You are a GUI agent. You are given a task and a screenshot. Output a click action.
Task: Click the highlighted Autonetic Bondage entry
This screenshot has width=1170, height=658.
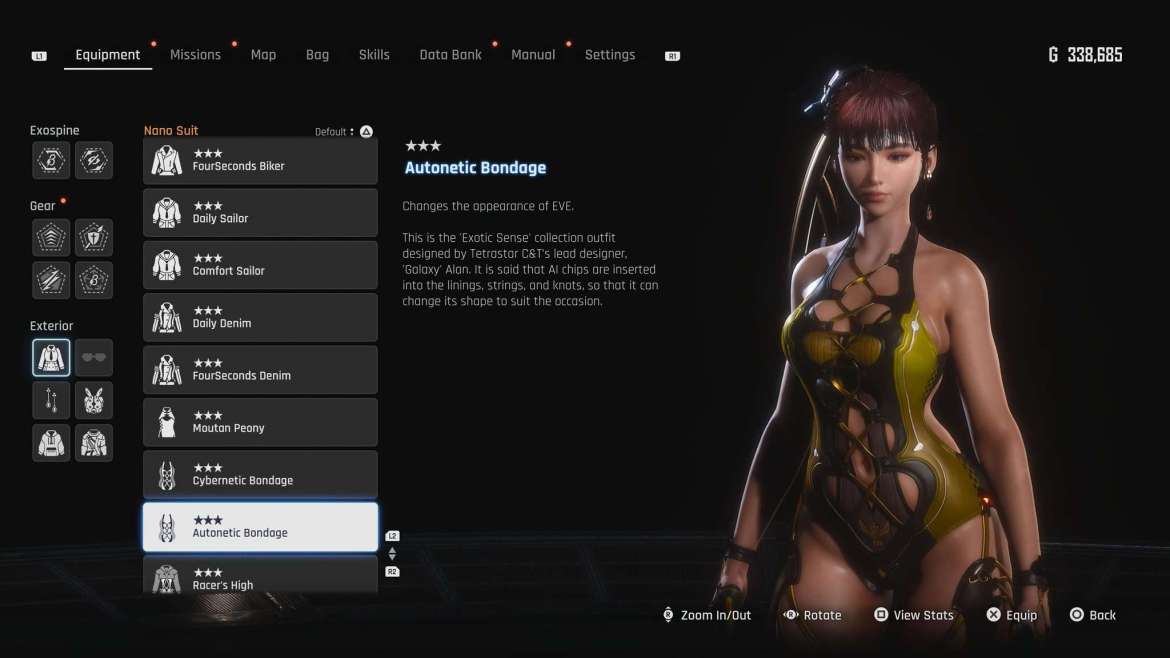point(260,527)
